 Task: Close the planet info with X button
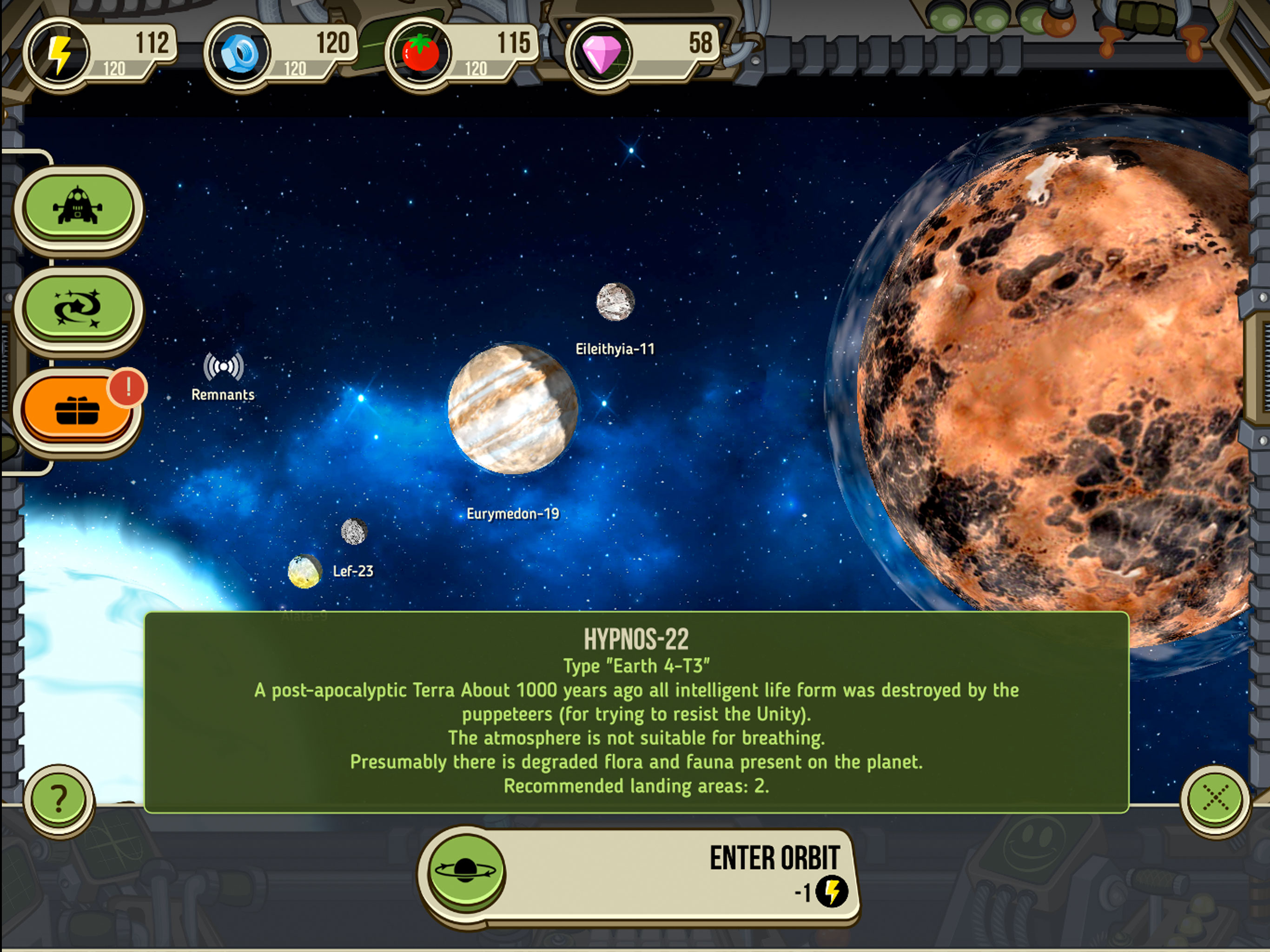point(1215,798)
